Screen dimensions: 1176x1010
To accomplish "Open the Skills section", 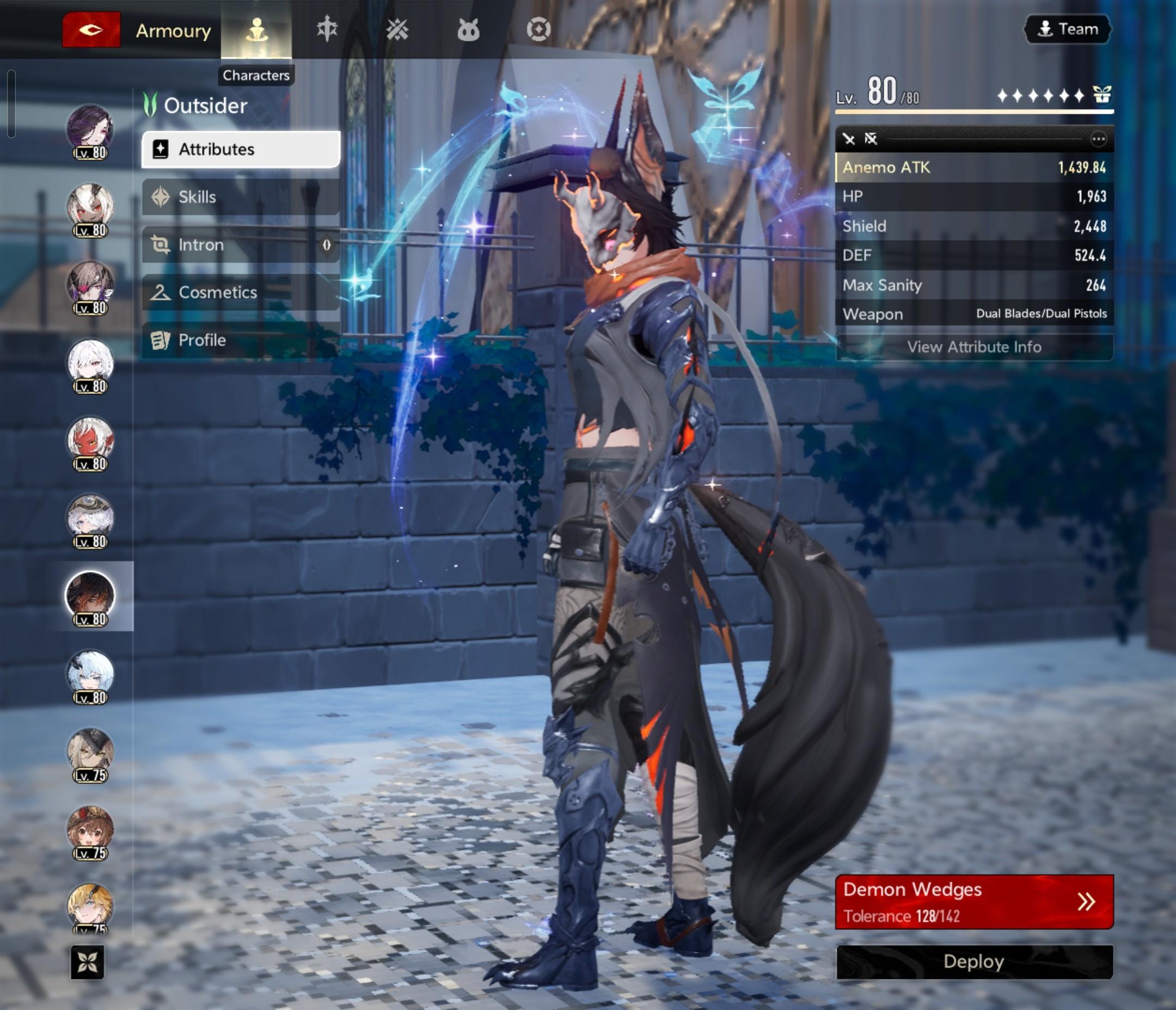I will pos(241,197).
